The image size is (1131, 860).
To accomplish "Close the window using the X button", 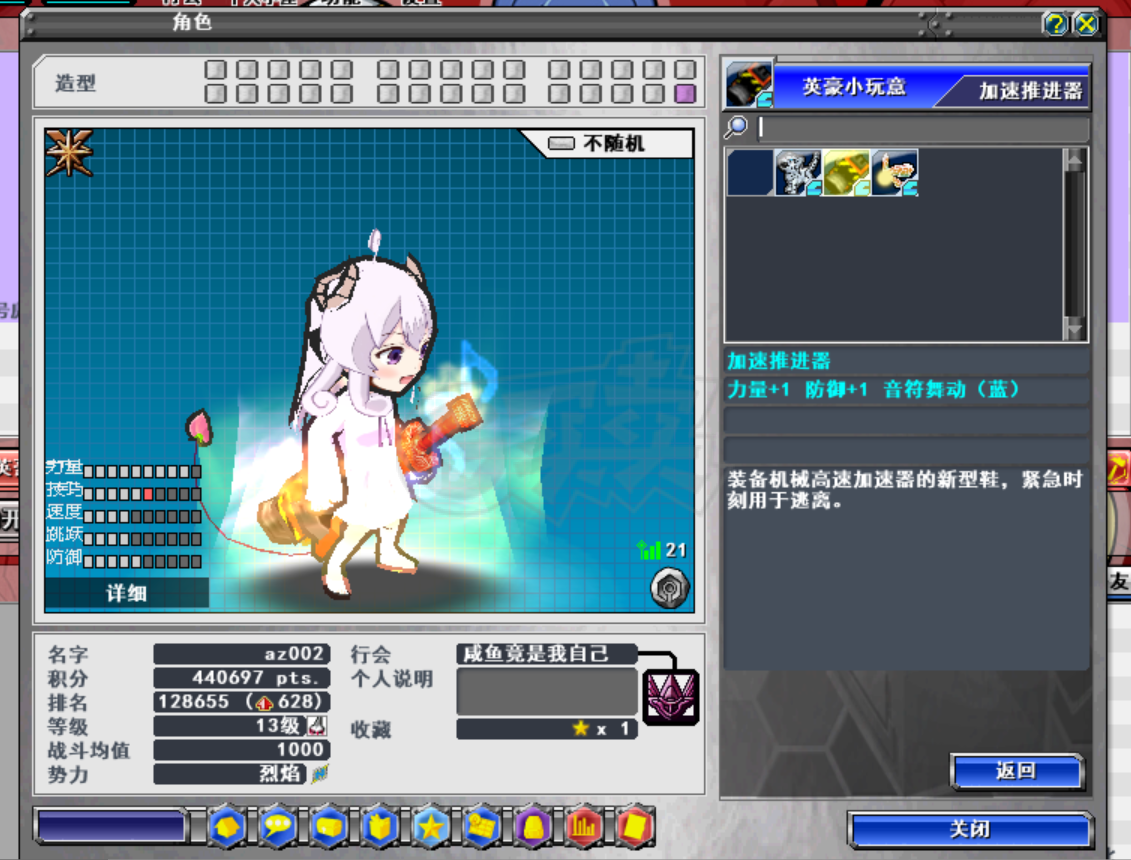I will point(1085,24).
